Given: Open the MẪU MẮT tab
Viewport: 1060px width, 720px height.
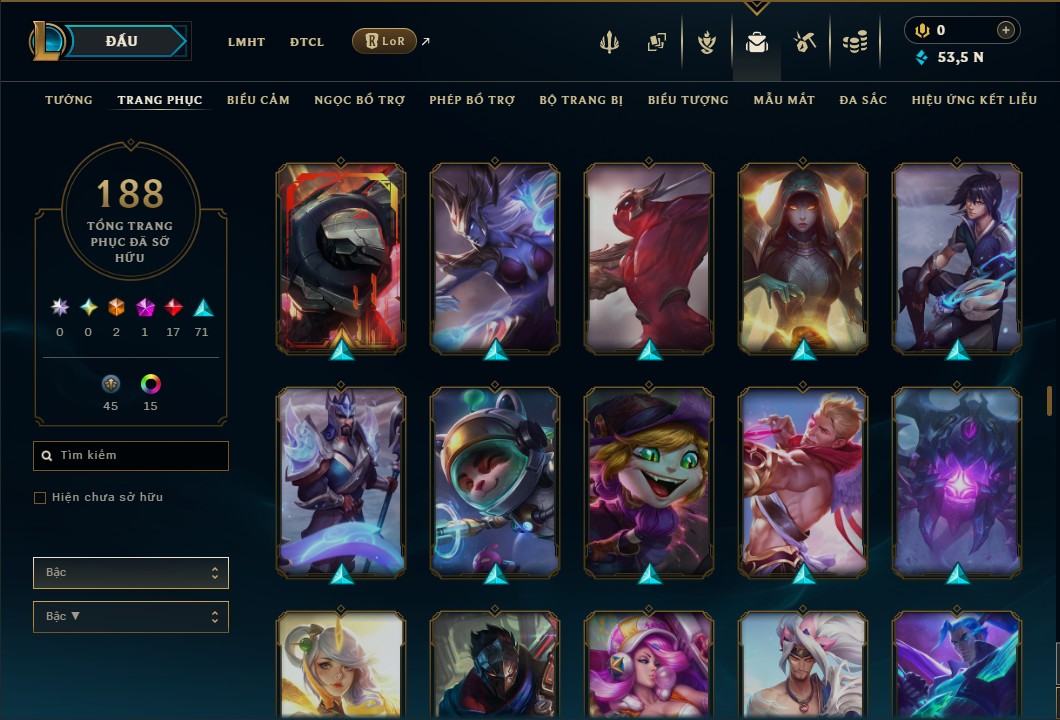Looking at the screenshot, I should pyautogui.click(x=784, y=100).
